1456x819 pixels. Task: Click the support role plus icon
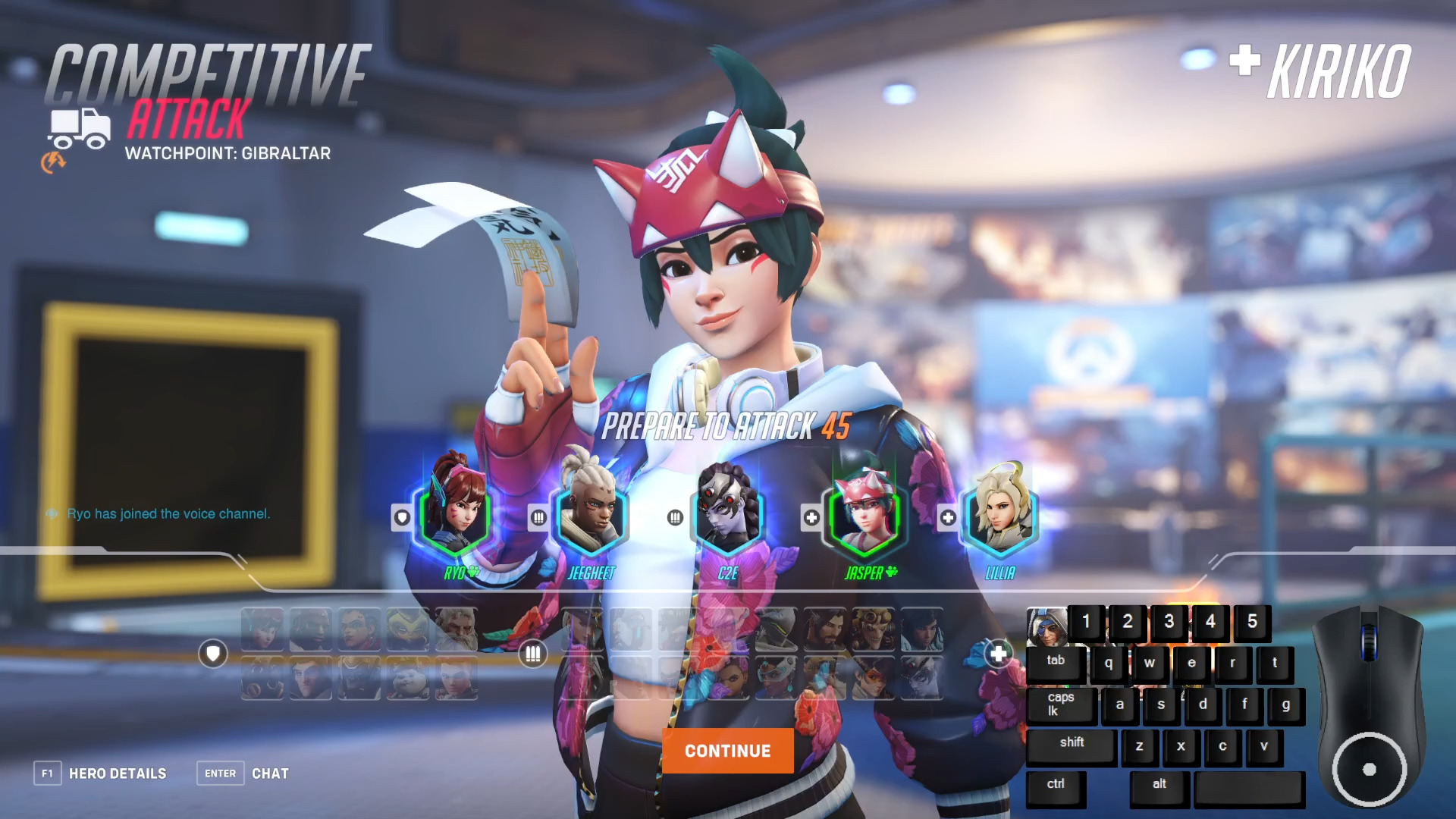[997, 652]
